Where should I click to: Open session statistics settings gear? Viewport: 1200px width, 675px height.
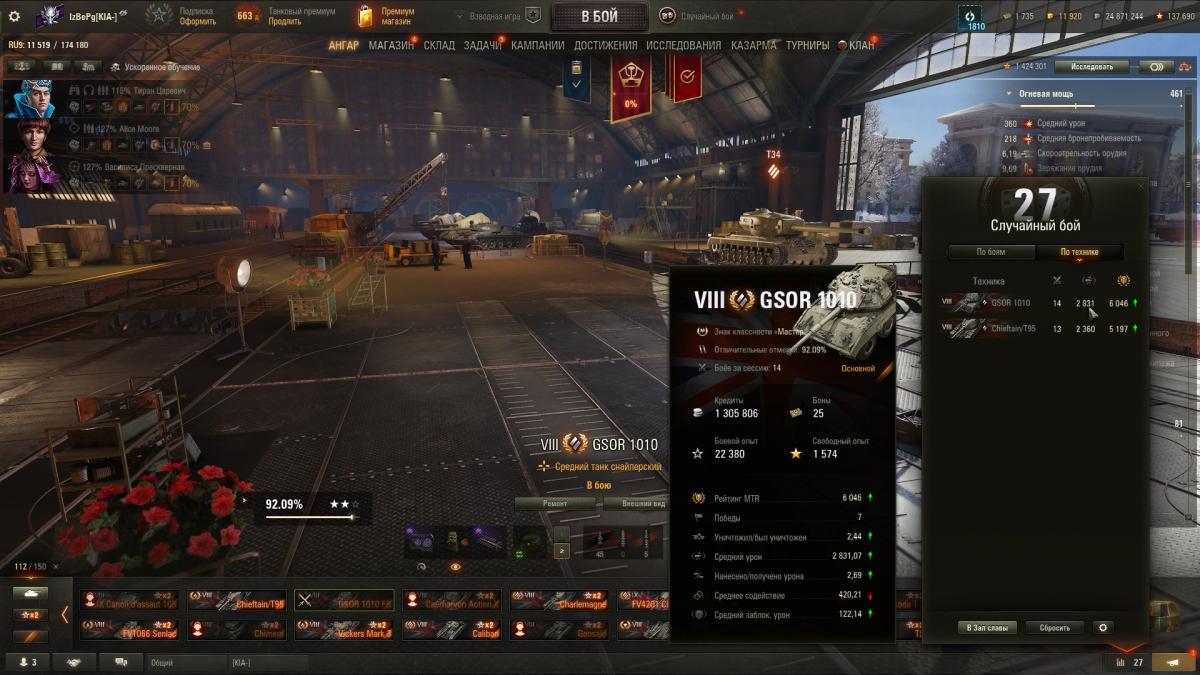1103,628
